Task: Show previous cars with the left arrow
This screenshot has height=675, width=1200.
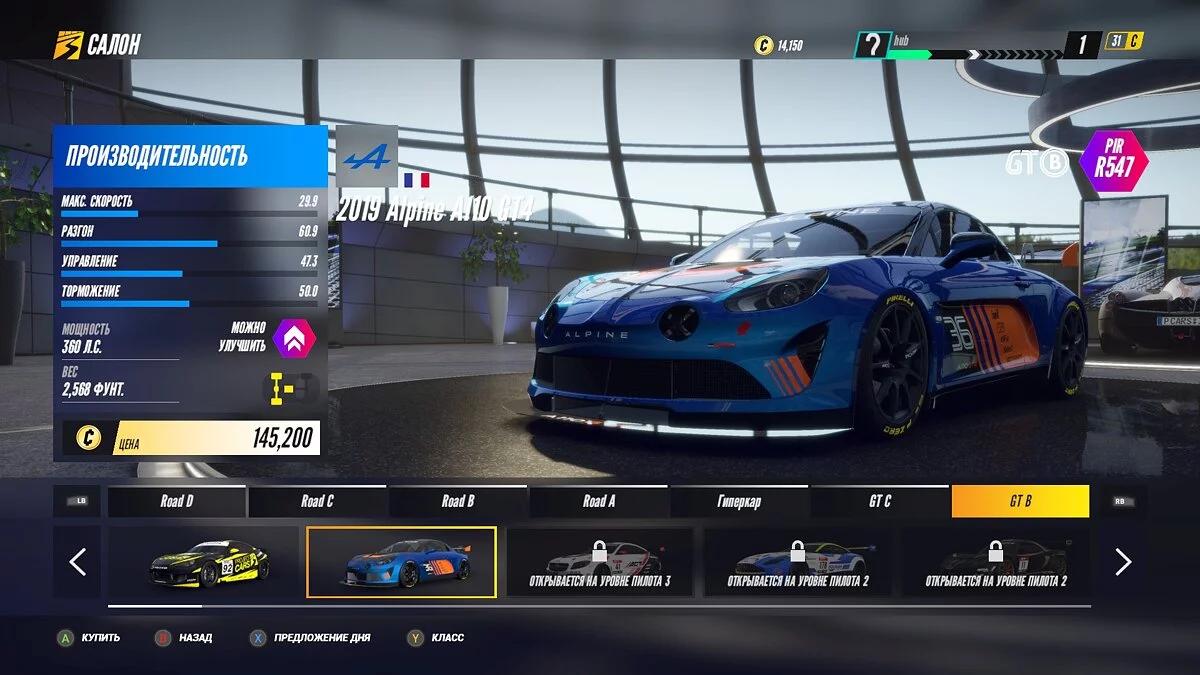Action: (78, 562)
